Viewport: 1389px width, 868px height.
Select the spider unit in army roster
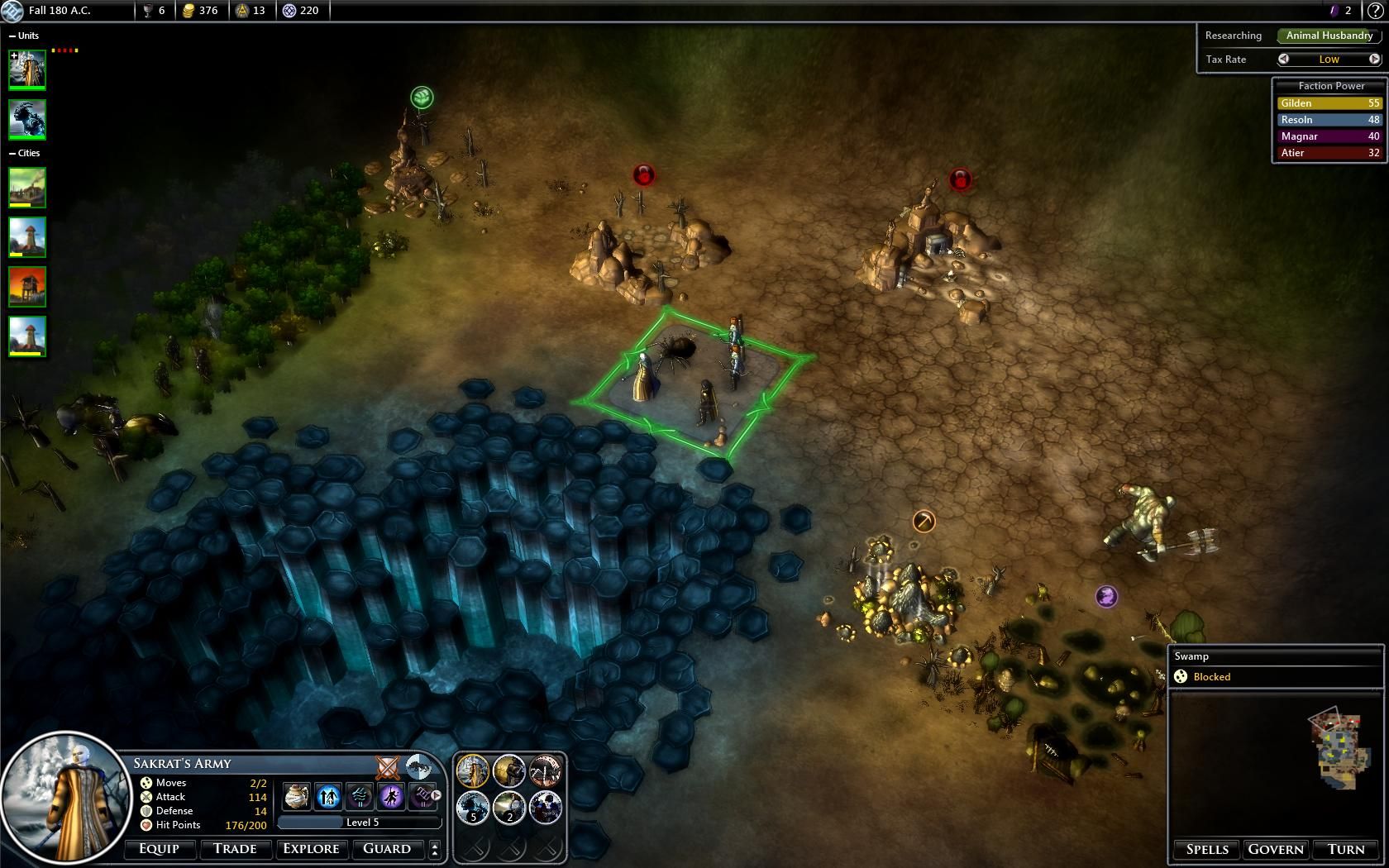[x=545, y=771]
